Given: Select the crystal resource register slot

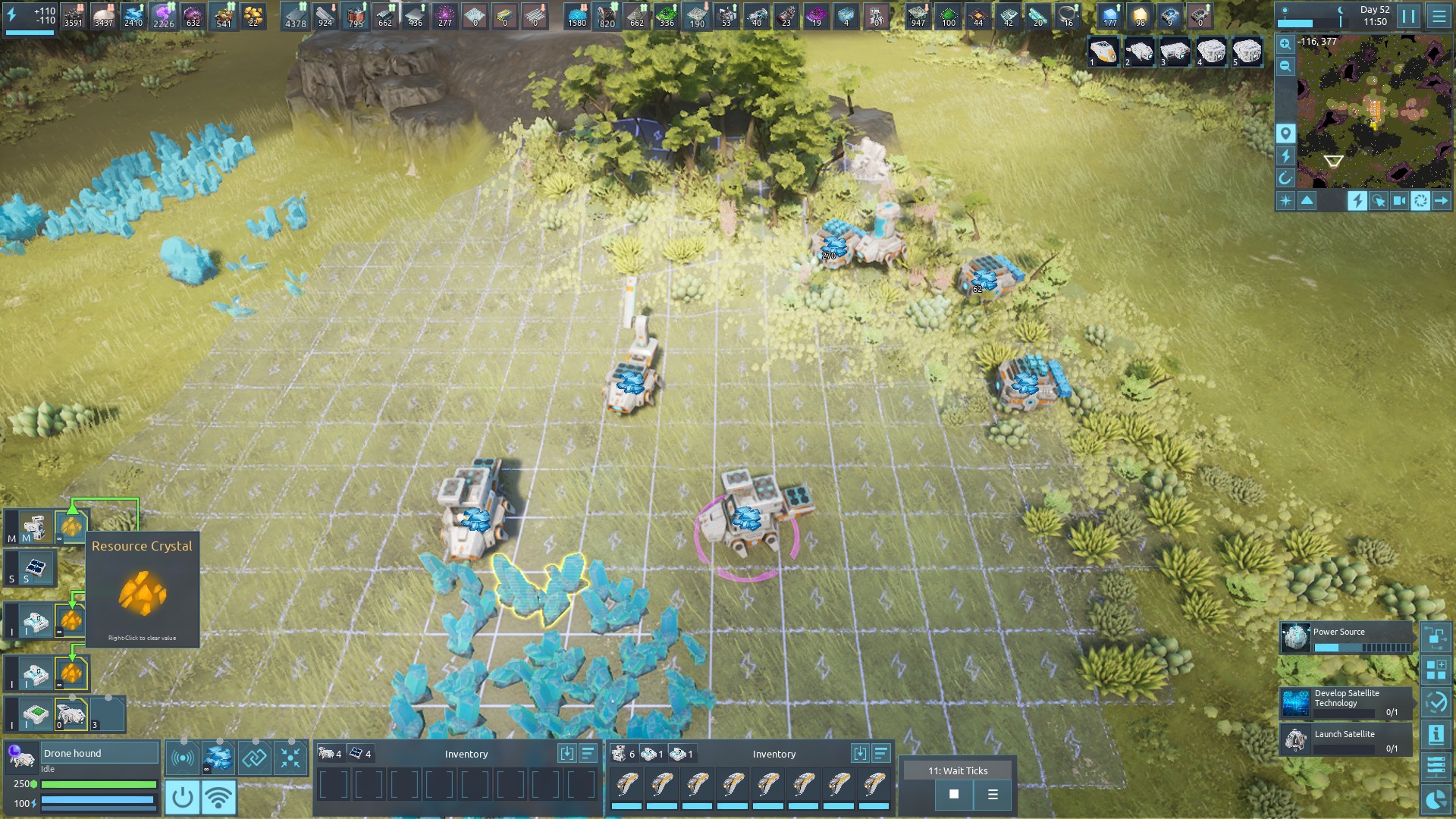Looking at the screenshot, I should point(218,758).
